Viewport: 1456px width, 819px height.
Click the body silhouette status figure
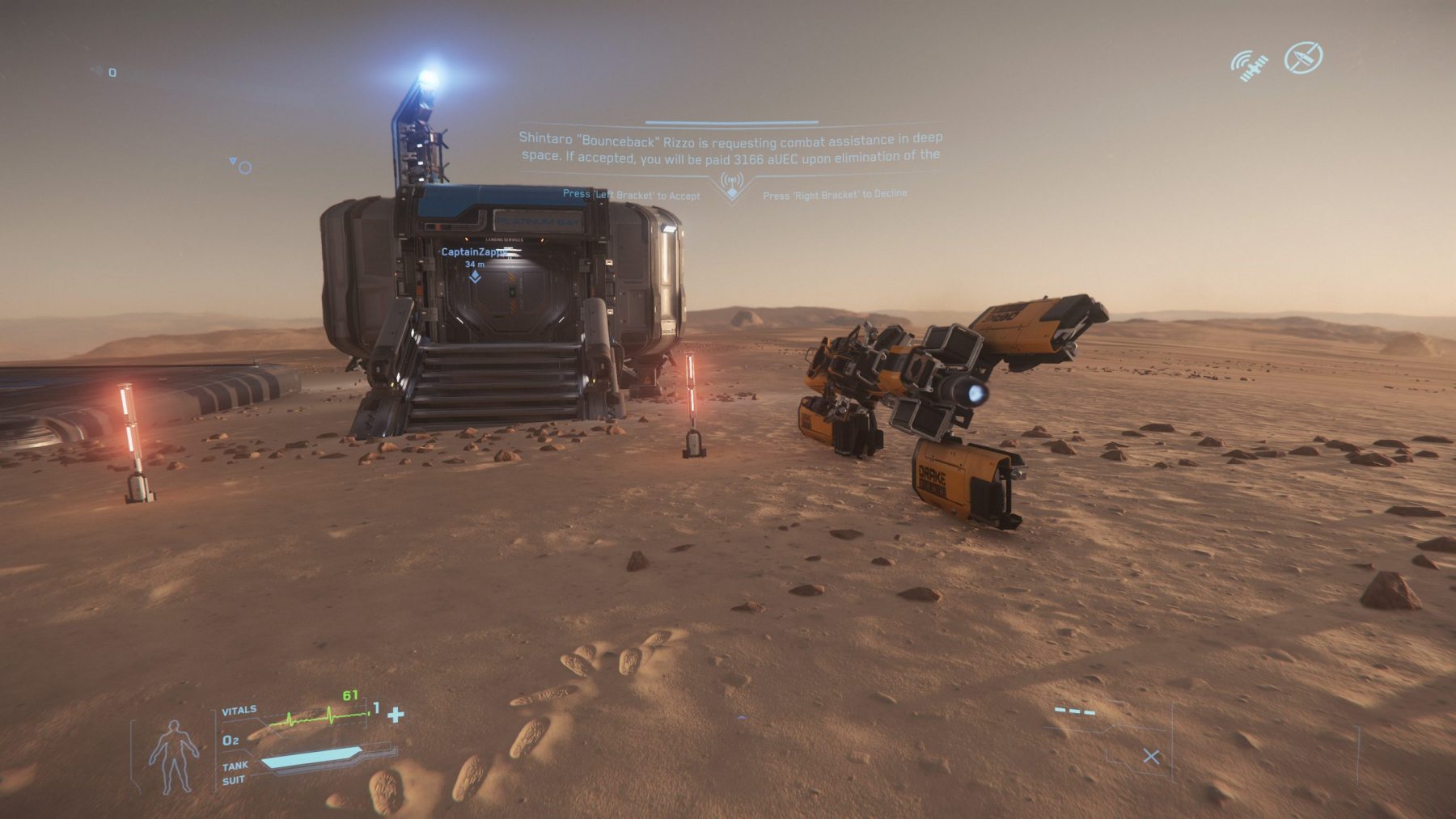coord(174,756)
